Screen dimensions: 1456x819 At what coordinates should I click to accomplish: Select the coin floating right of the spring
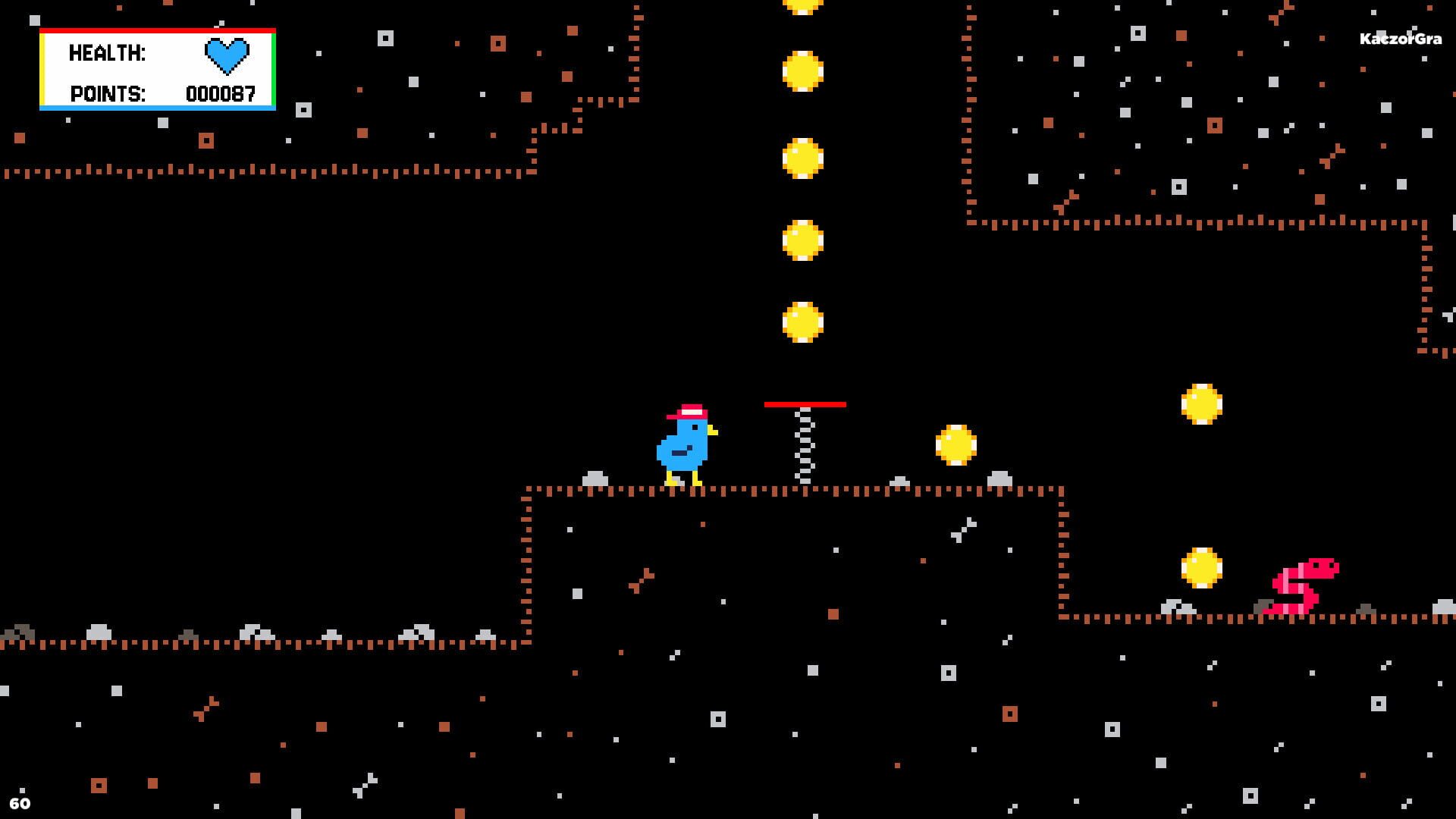point(957,444)
